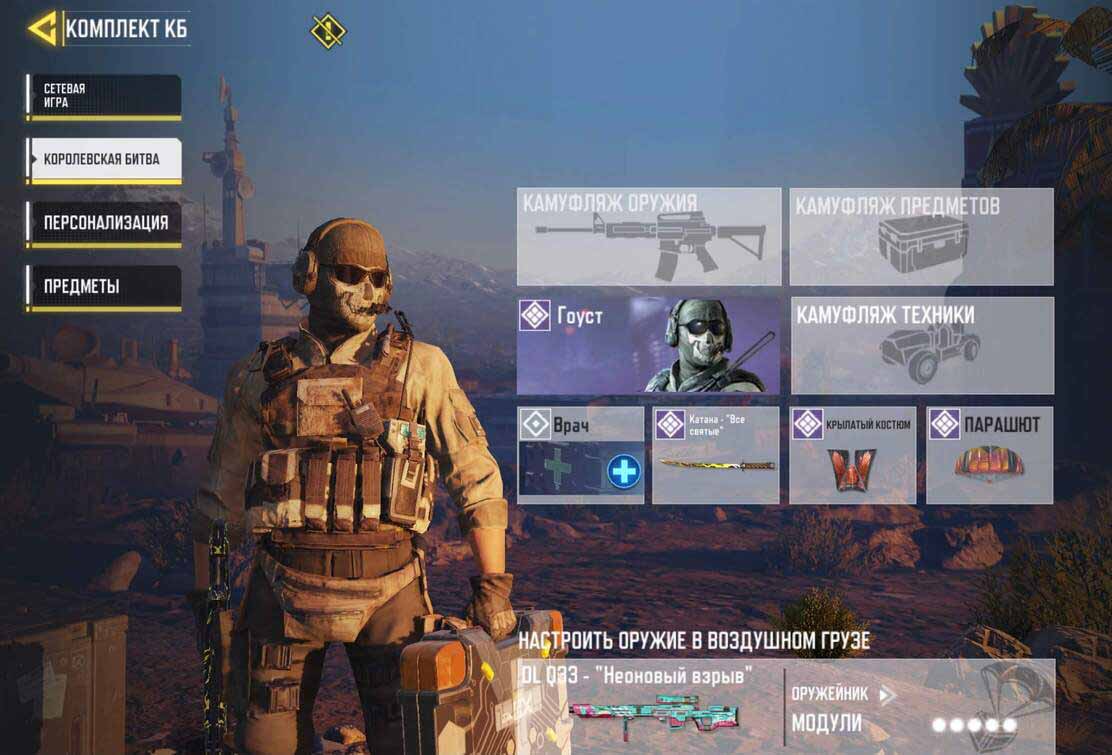The image size is (1112, 755).
Task: Open the yellow diamond warning icon
Action: 328,31
